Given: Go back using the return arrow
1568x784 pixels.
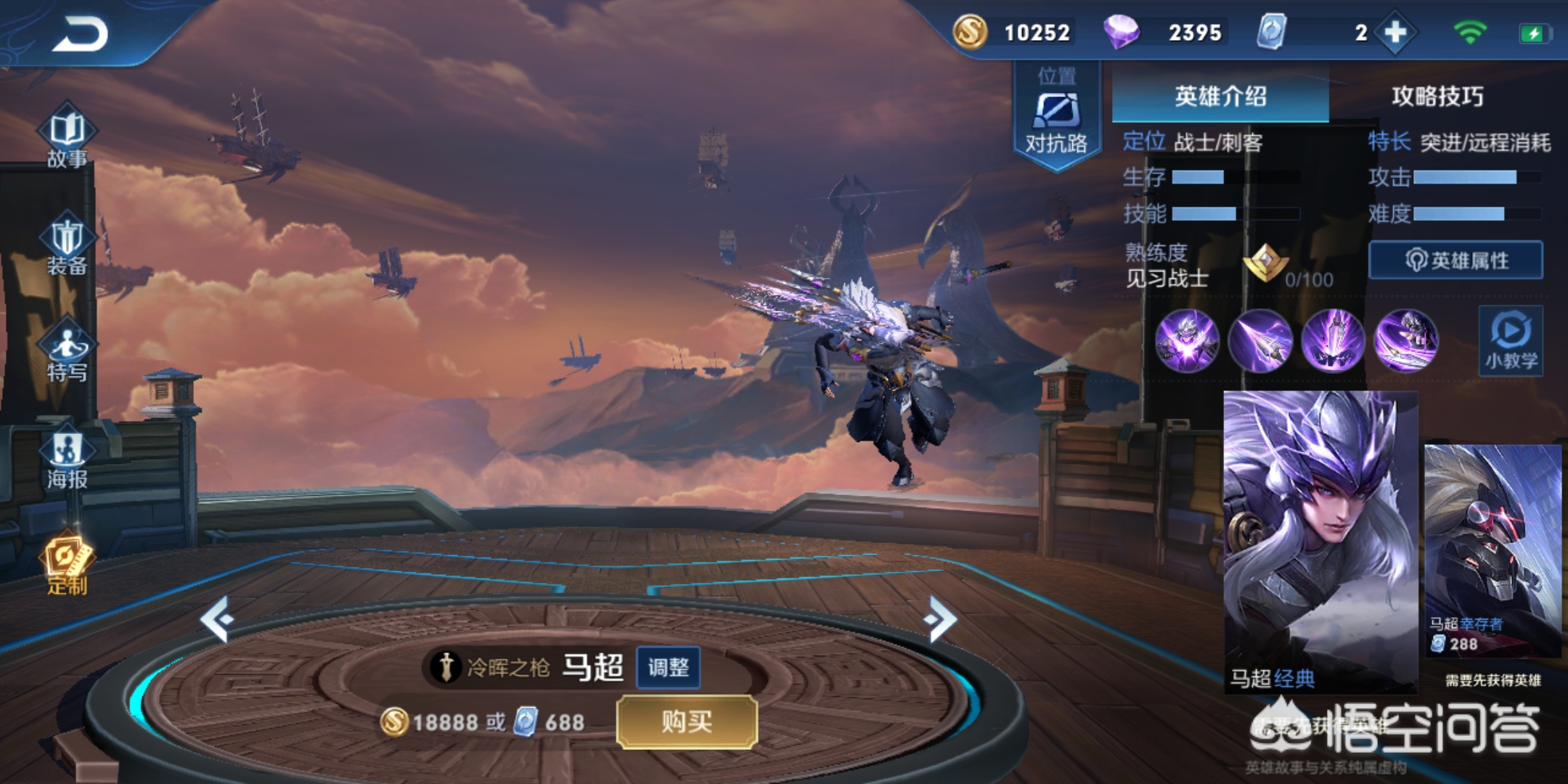Looking at the screenshot, I should (80, 35).
